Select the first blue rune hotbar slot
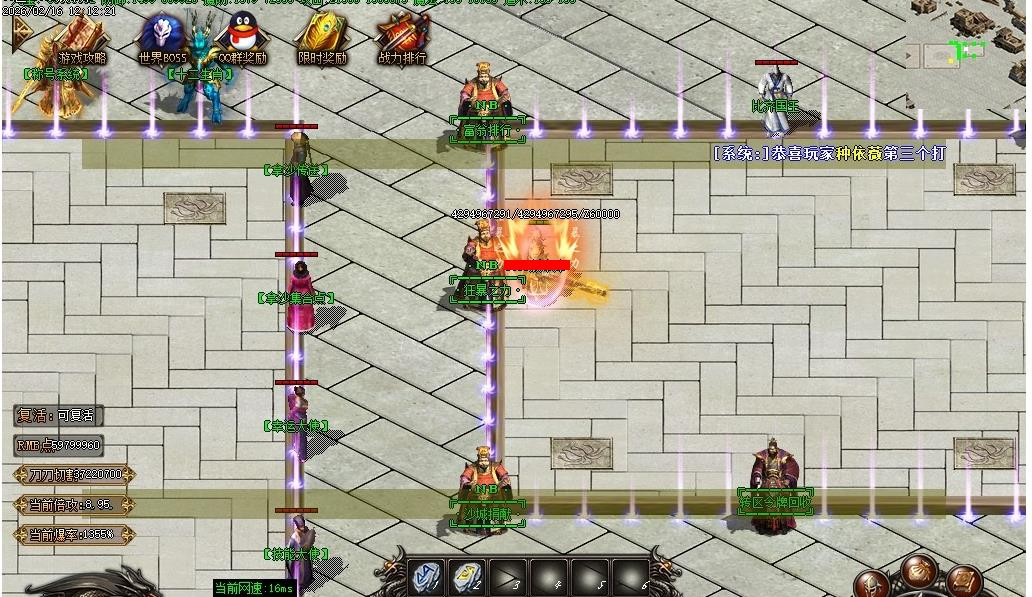This screenshot has height=597, width=1032. point(427,576)
